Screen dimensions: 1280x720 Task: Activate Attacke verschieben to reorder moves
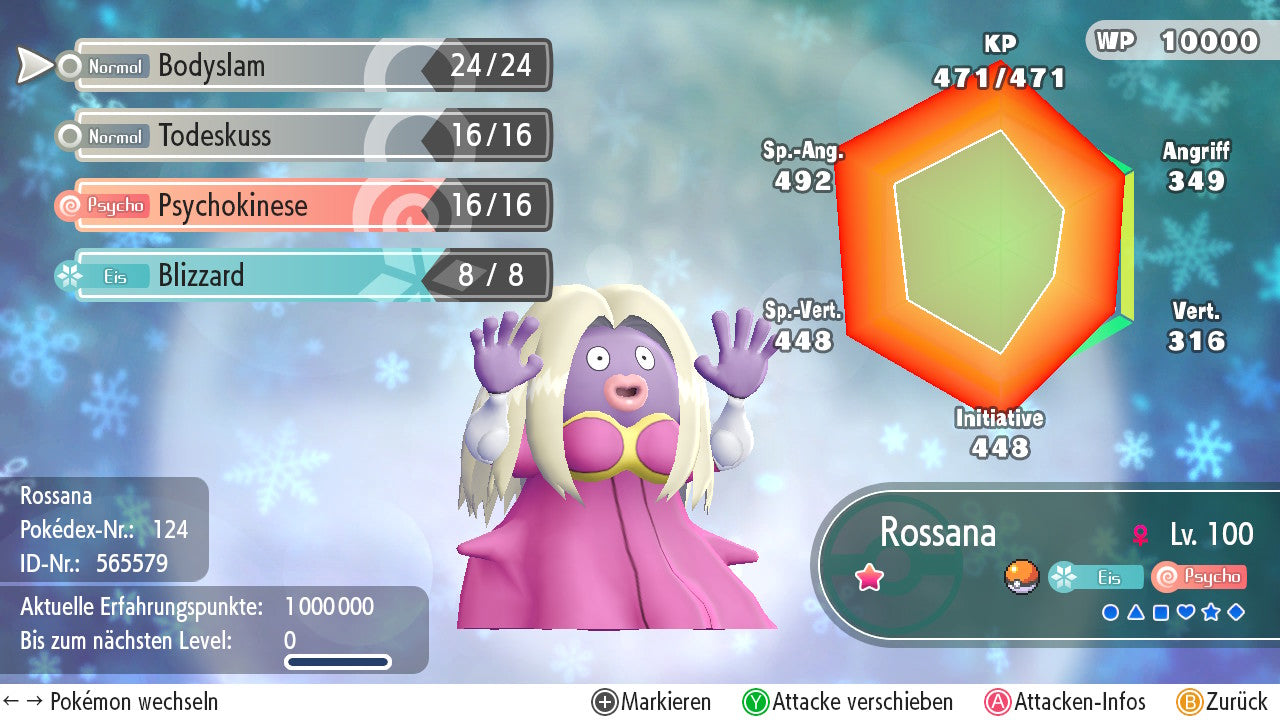(x=847, y=702)
